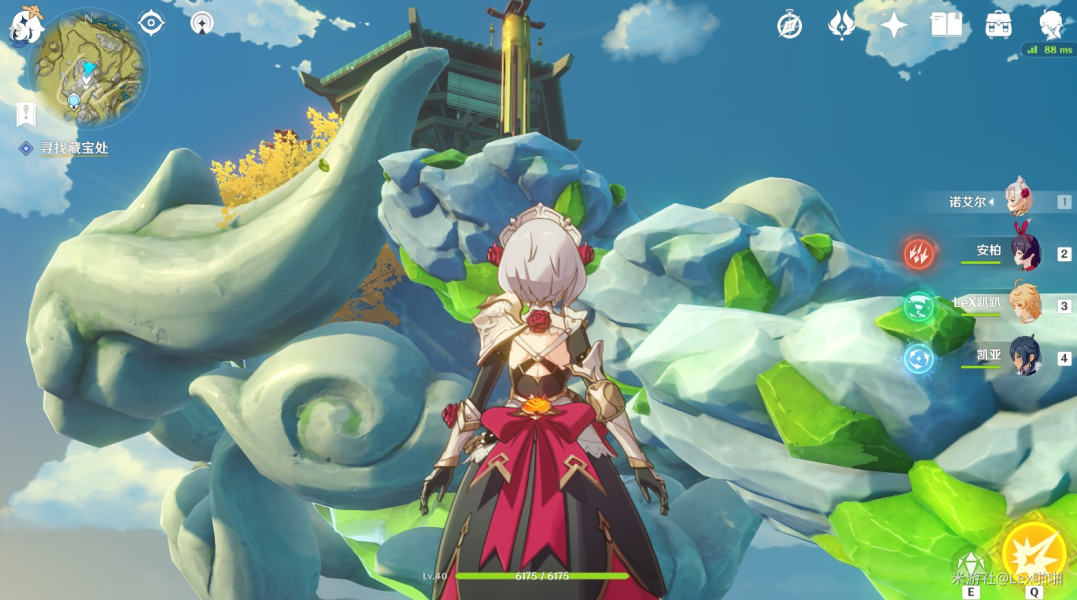Viewport: 1077px width, 600px height.
Task: Select party member 诺艾尔
Action: 1018,202
